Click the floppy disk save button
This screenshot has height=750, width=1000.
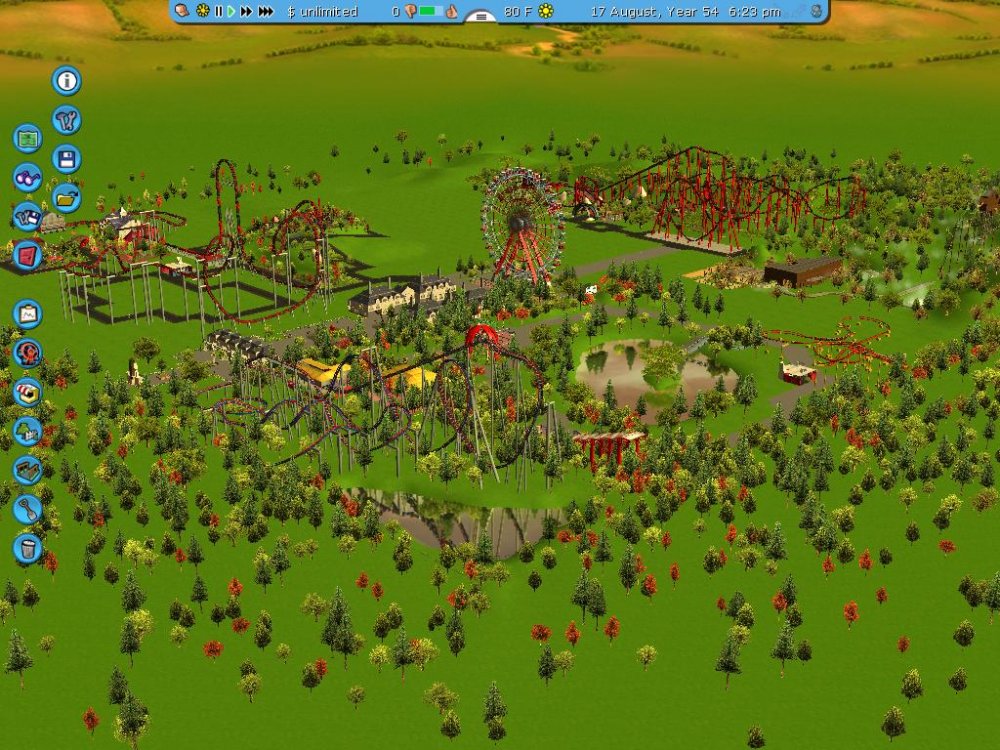click(67, 159)
